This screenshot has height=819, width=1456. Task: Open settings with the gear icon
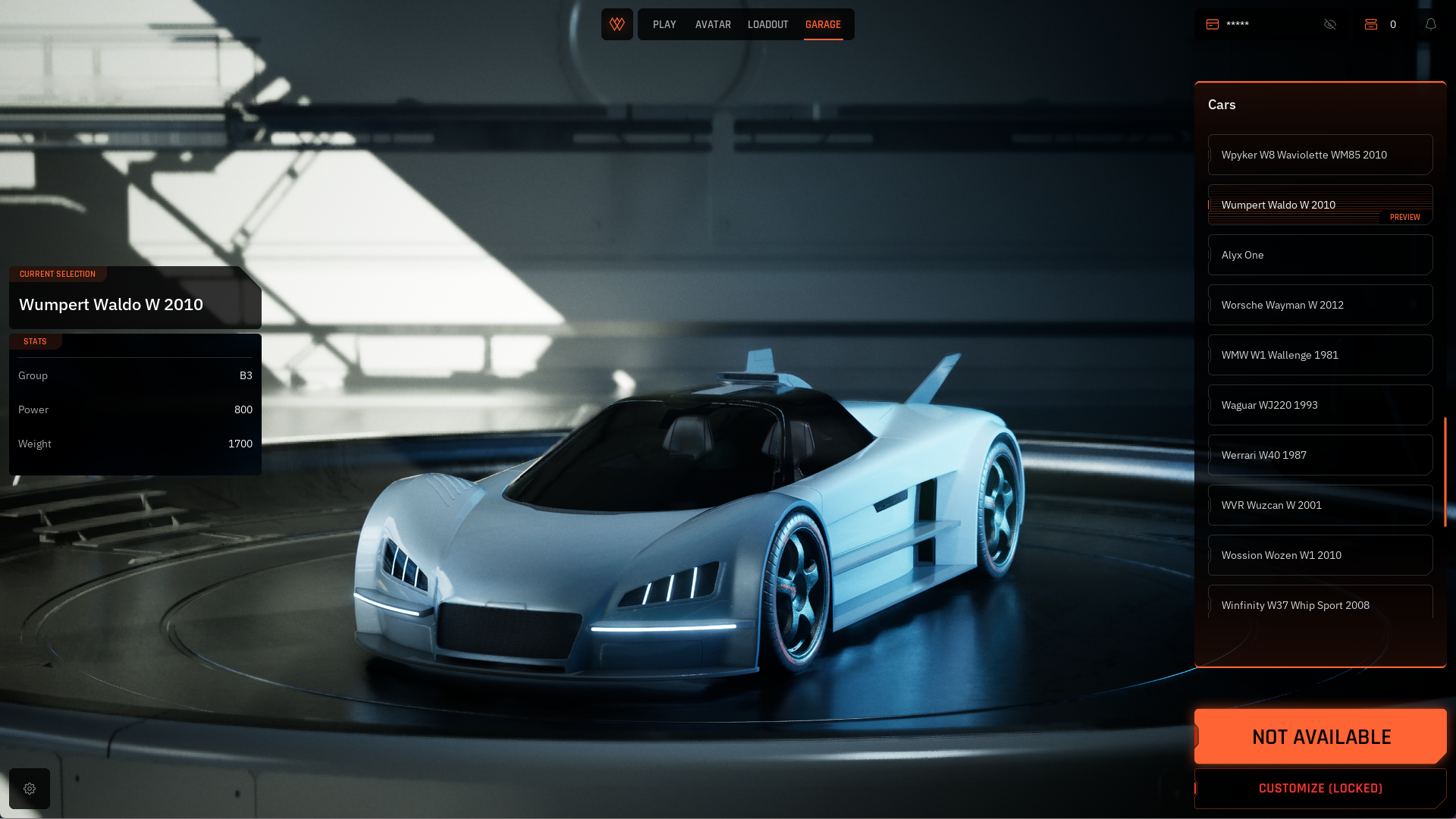30,789
